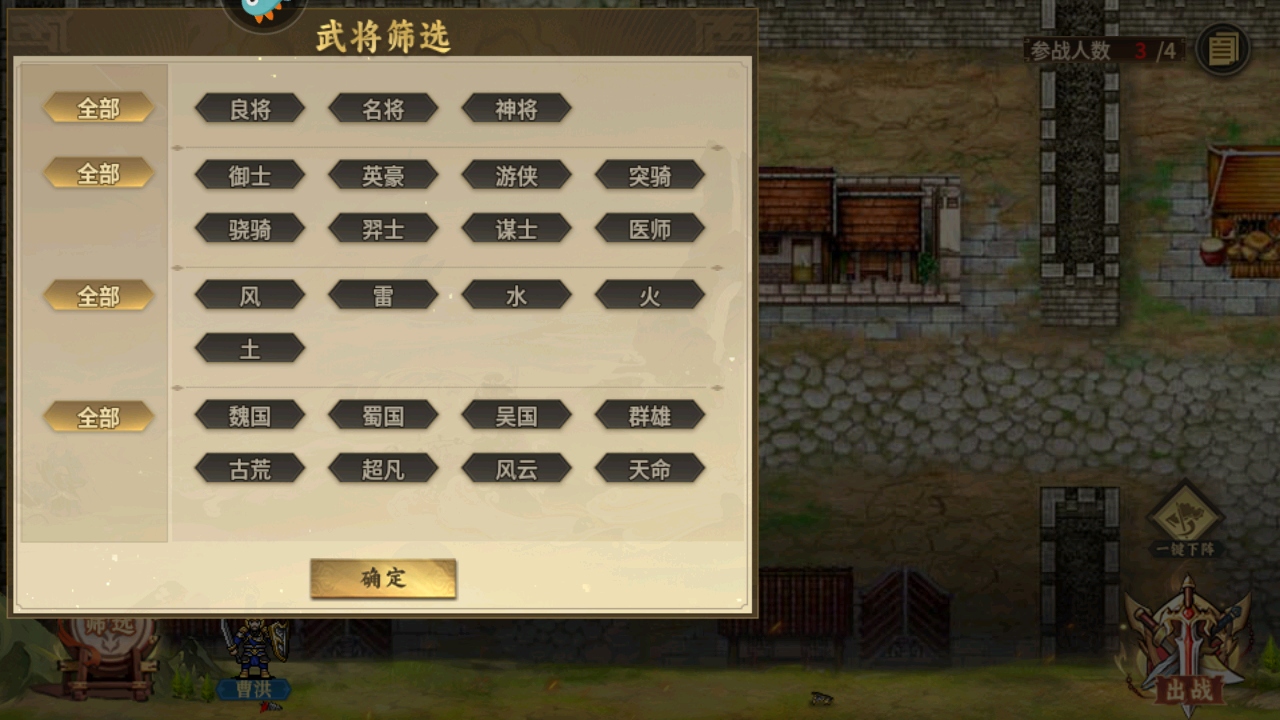The height and width of the screenshot is (720, 1280).
Task: Pick the 谋士 strategist filter
Action: [x=516, y=228]
